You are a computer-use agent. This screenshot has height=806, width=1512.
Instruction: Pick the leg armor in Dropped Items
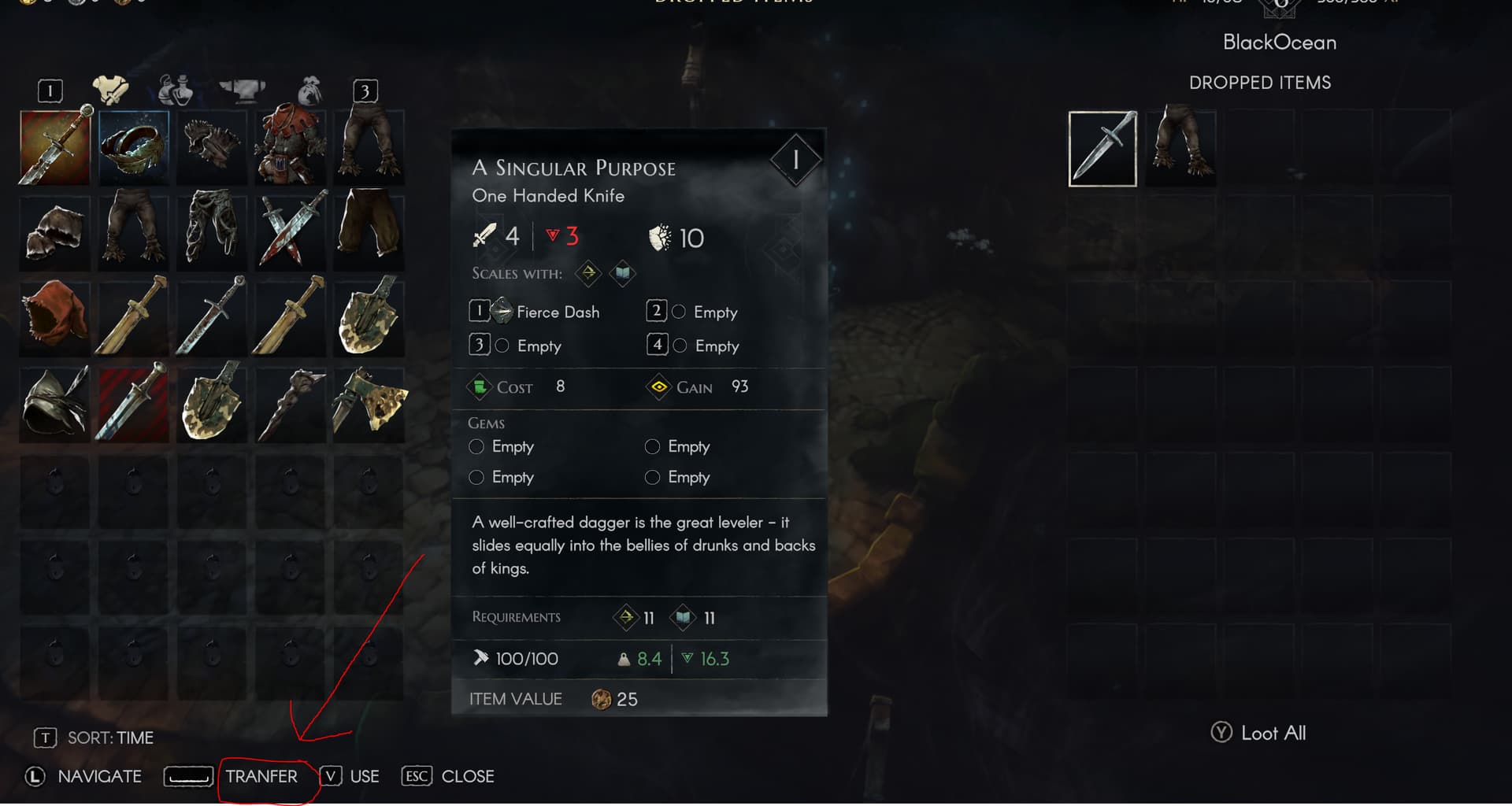point(1180,146)
